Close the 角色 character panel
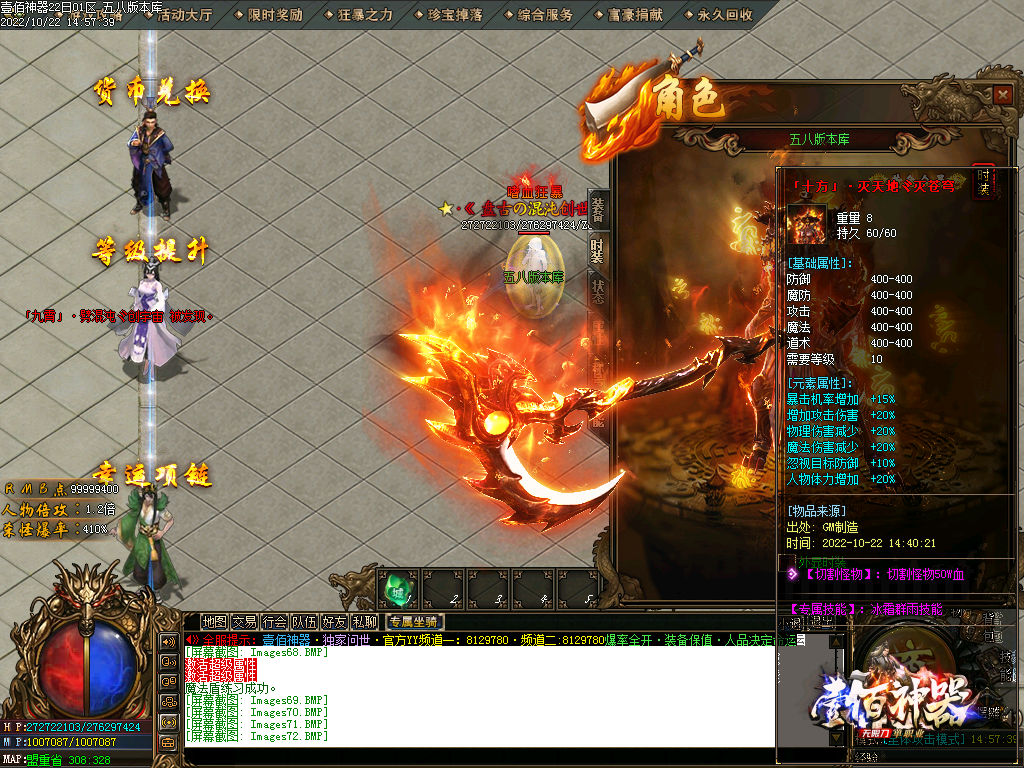Viewport: 1024px width, 768px height. tap(1003, 94)
